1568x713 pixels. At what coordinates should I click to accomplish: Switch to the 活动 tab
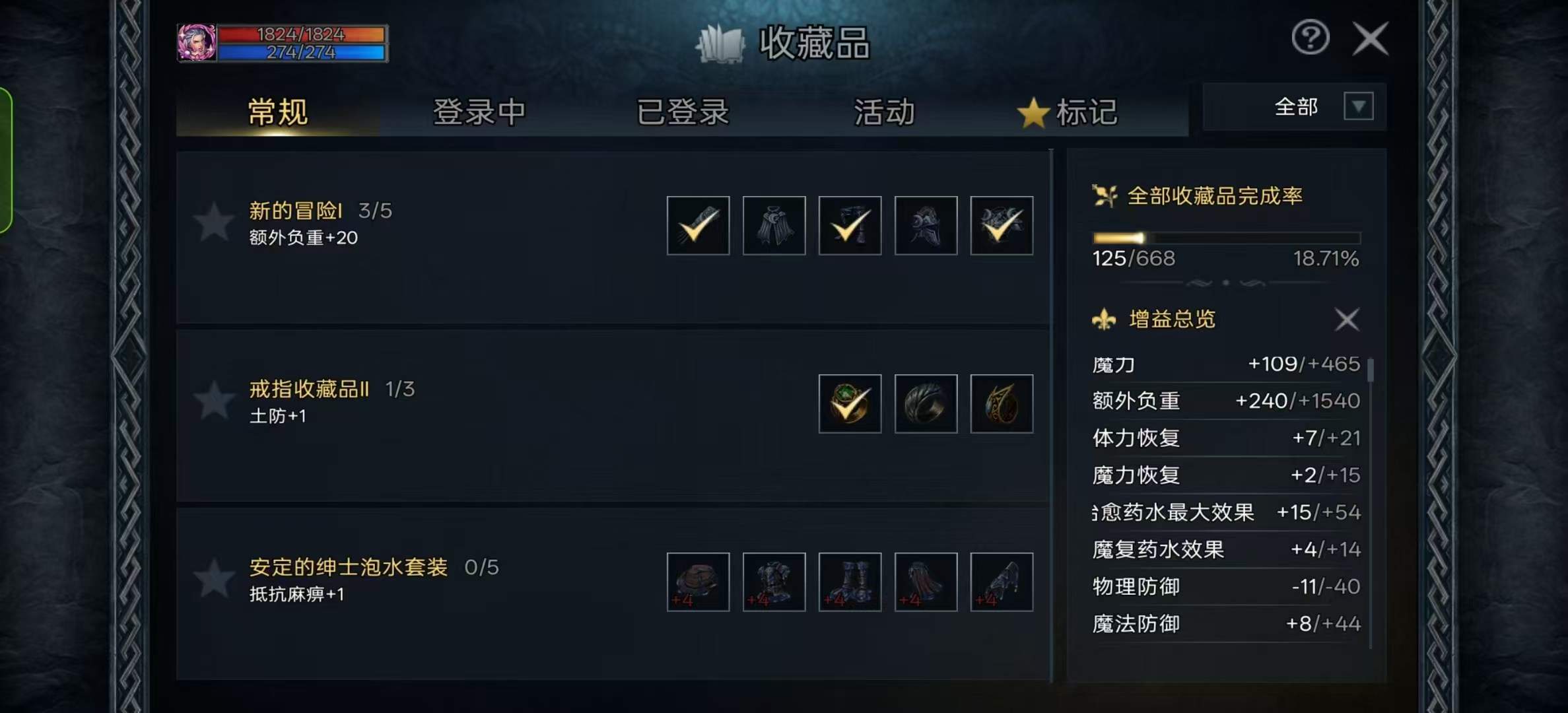(884, 112)
